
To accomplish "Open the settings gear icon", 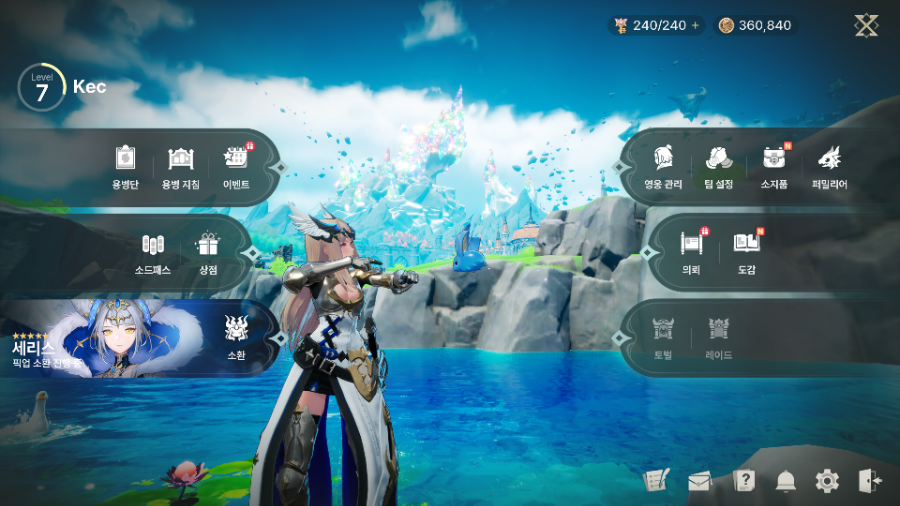I will pyautogui.click(x=827, y=481).
